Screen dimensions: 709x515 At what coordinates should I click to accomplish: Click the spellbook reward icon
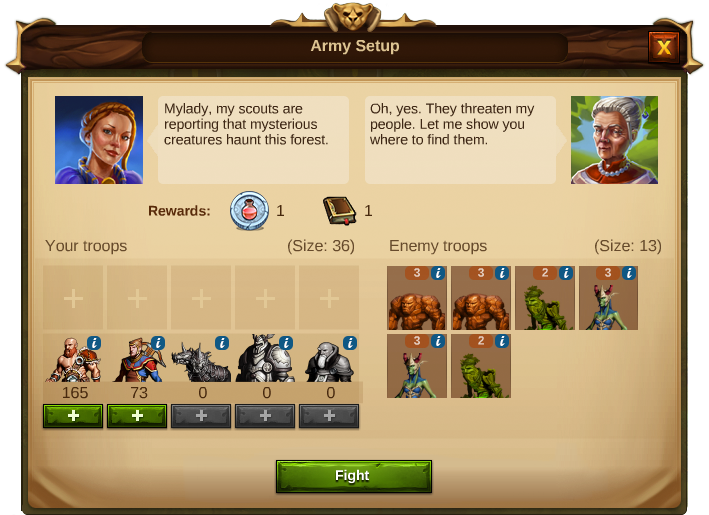340,210
